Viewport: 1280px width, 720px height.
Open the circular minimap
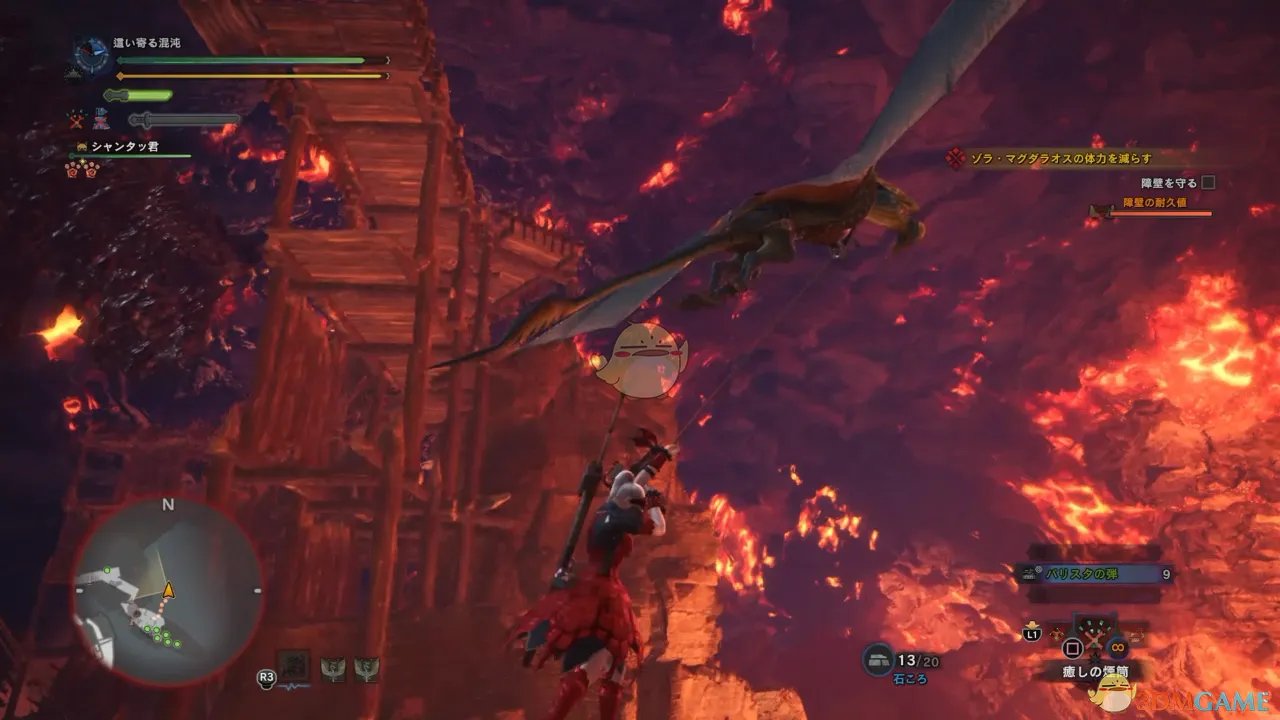tap(167, 591)
